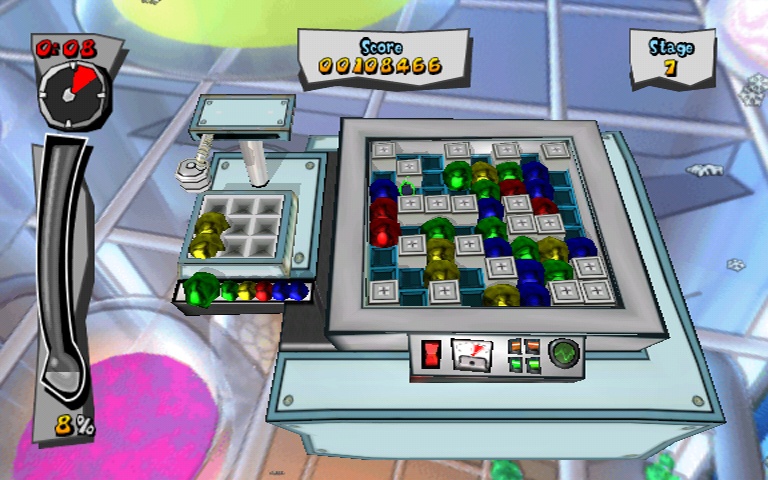
Task: Select the yellow piece in the holding tray
Action: pyautogui.click(x=211, y=234)
